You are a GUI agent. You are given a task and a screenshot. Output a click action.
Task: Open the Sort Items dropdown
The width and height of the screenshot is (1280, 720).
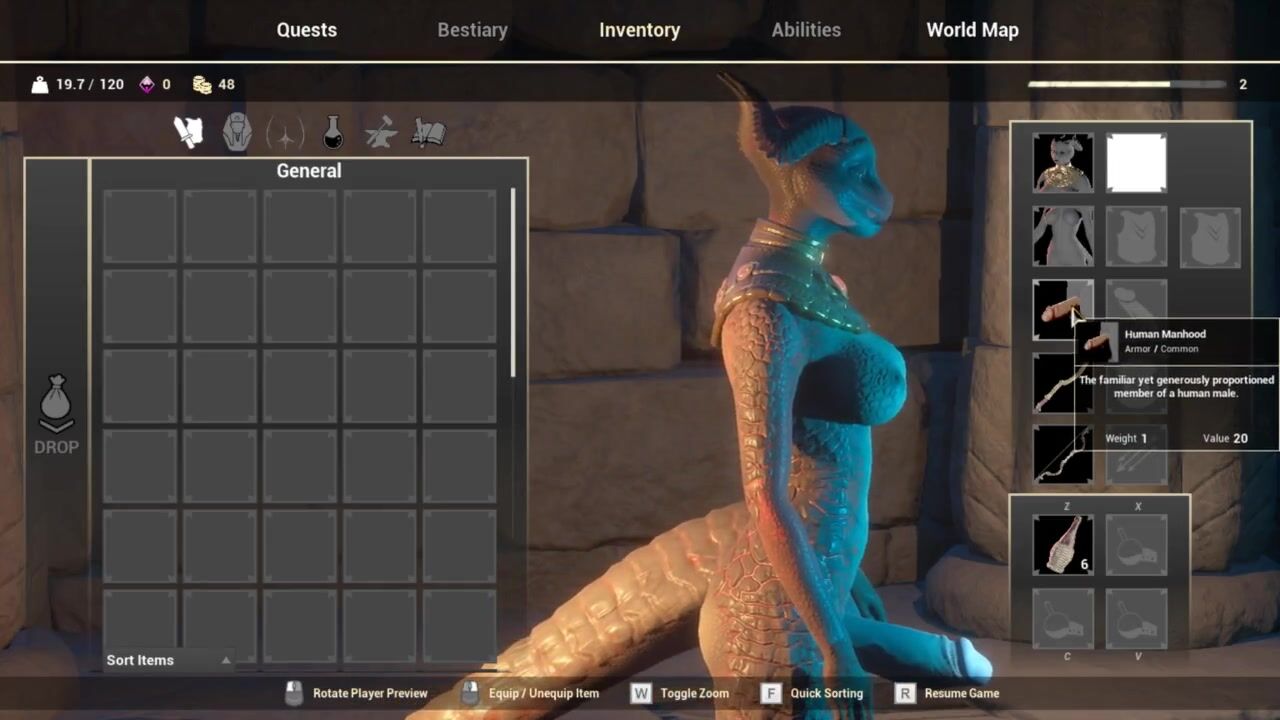[x=168, y=660]
